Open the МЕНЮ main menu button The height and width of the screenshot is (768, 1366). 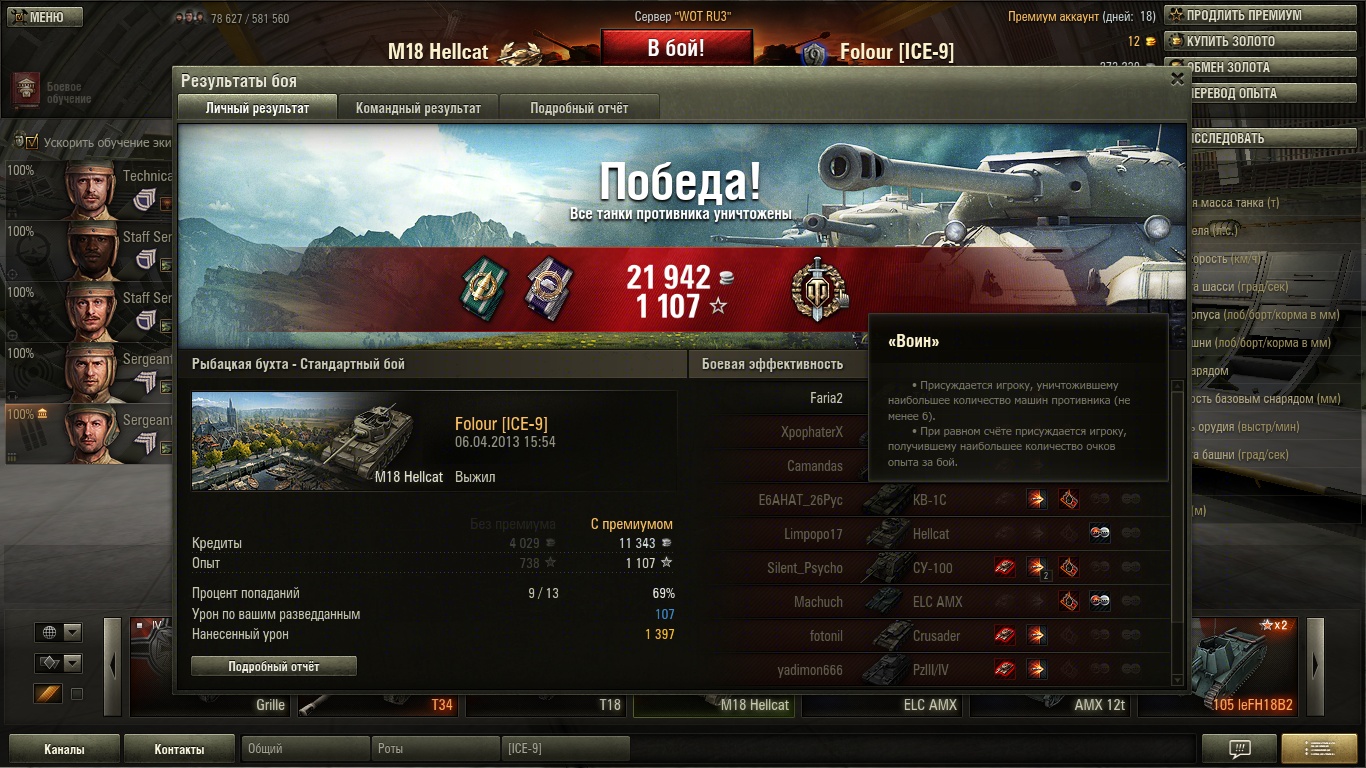tap(43, 17)
